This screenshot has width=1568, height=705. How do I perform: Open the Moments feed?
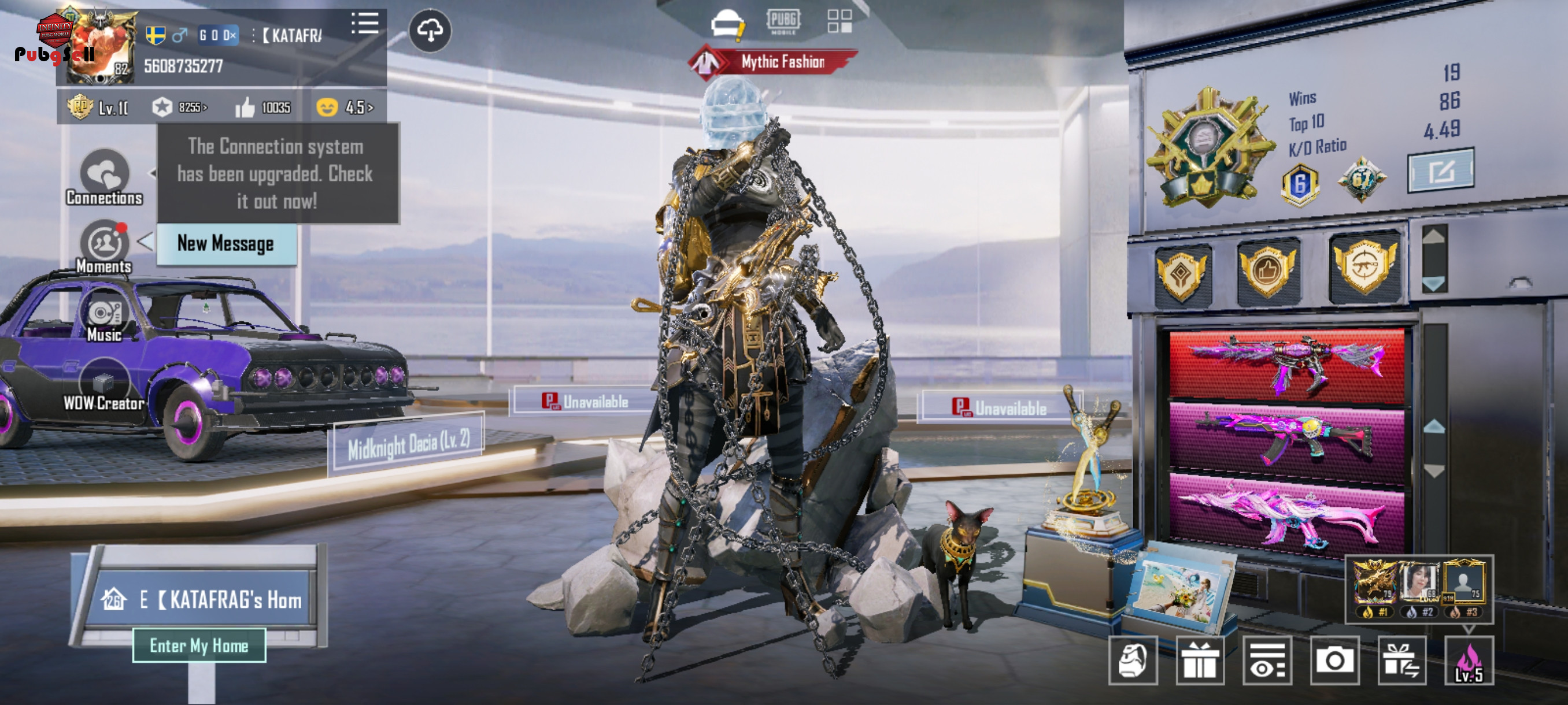point(104,246)
